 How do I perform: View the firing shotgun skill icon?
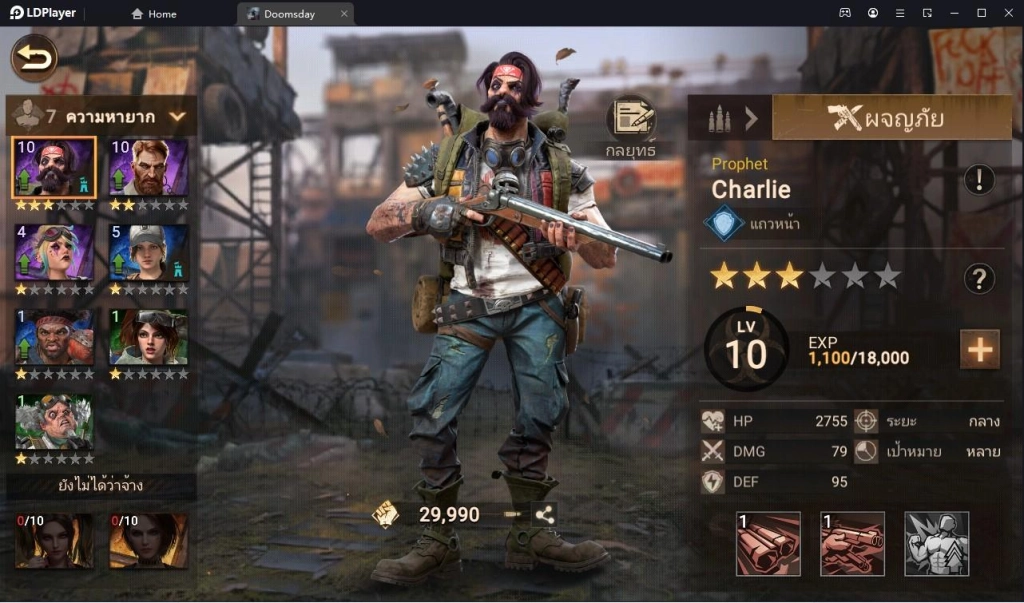852,544
